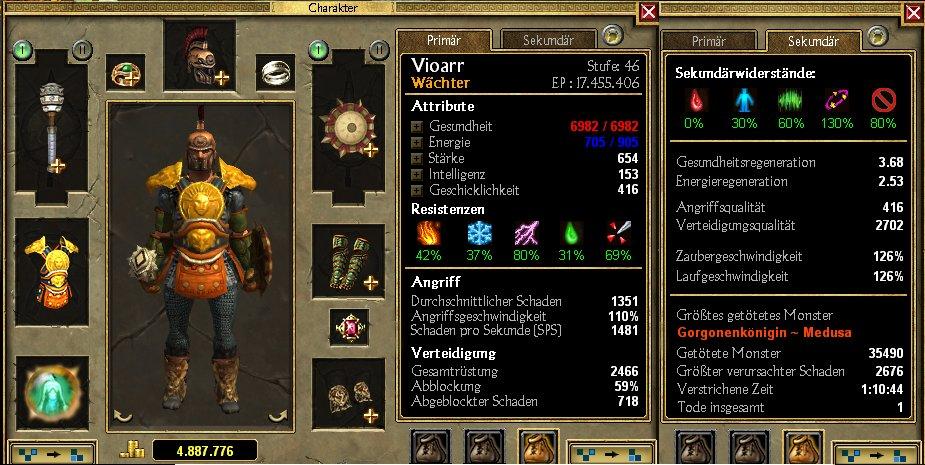
Task: Select the leather boots equipment slot
Action: click(349, 390)
